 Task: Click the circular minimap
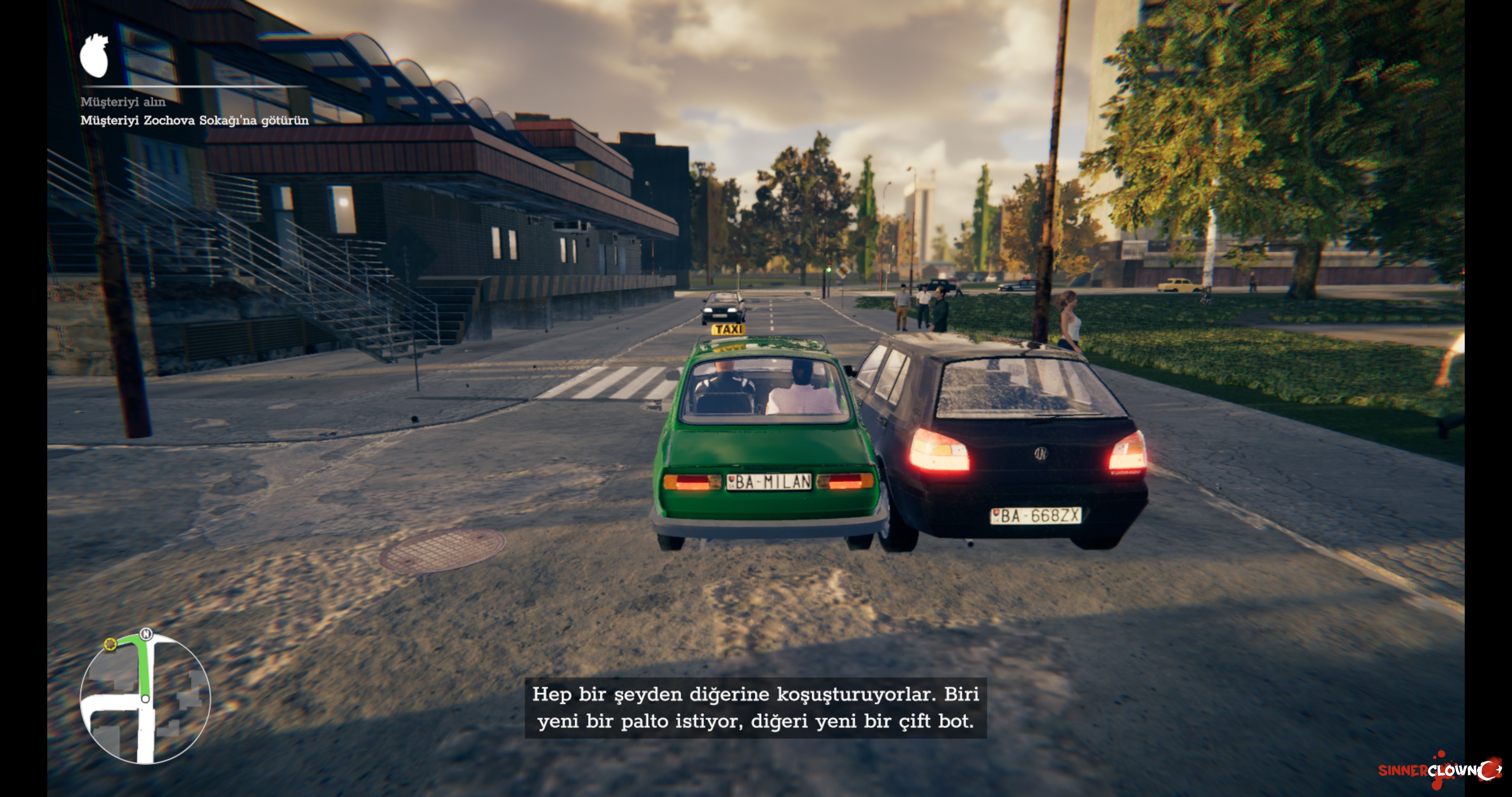click(x=145, y=698)
